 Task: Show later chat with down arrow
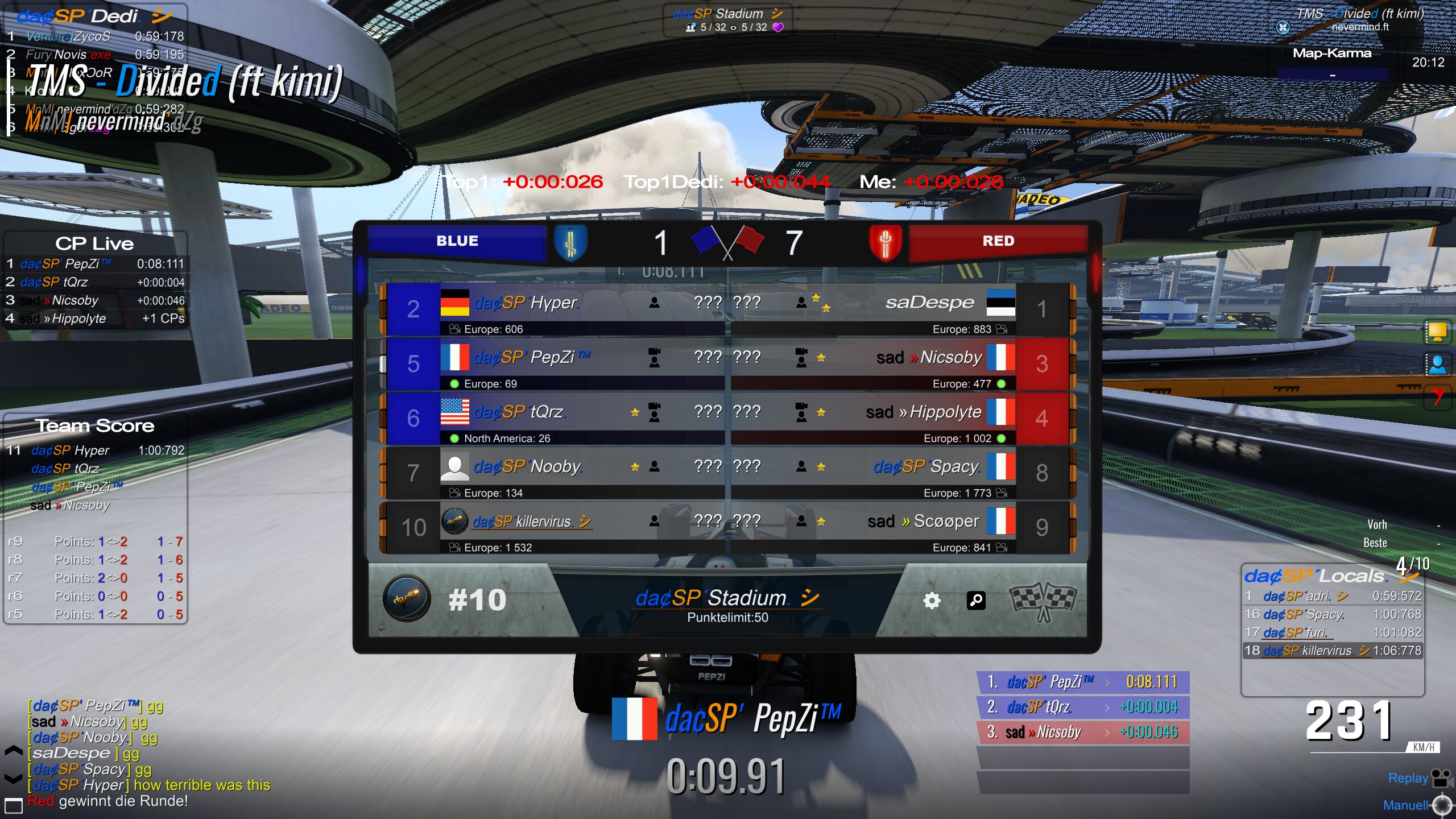14,778
